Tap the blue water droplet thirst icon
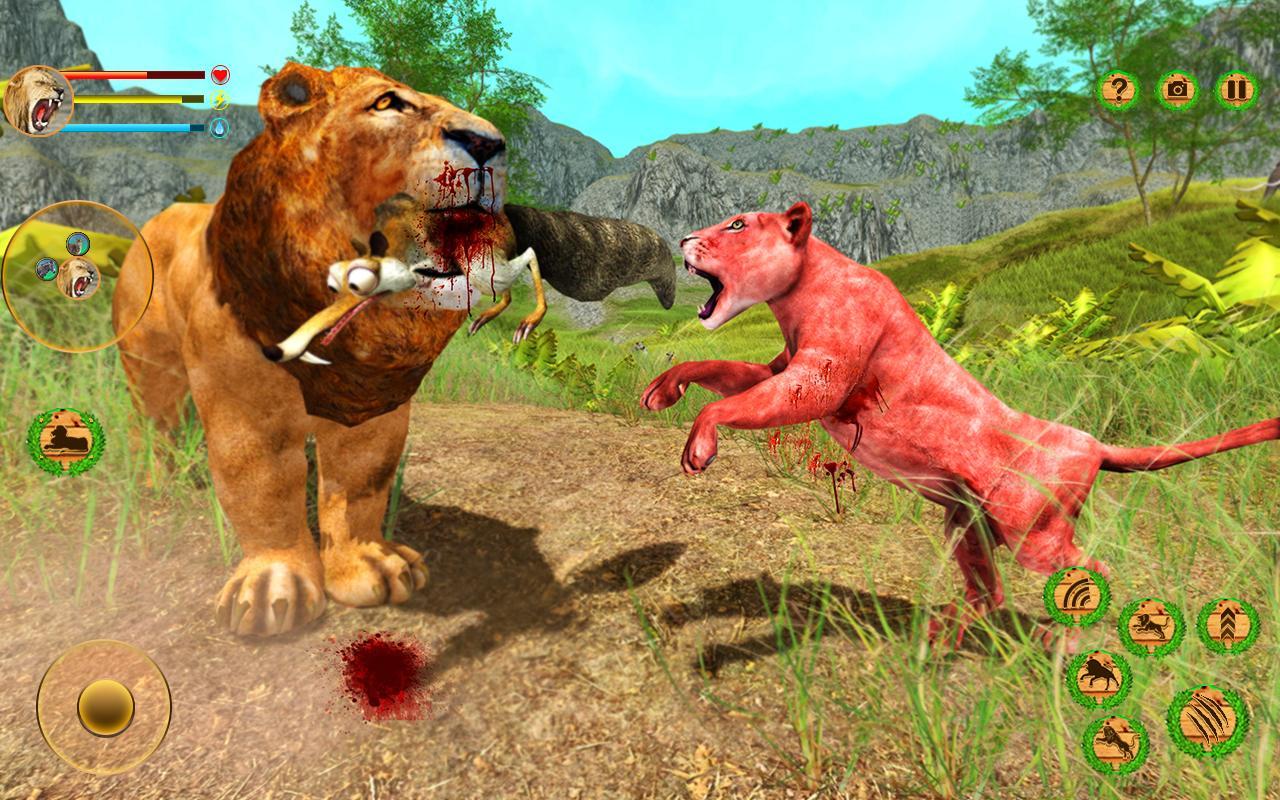The width and height of the screenshot is (1280, 800). [x=219, y=127]
